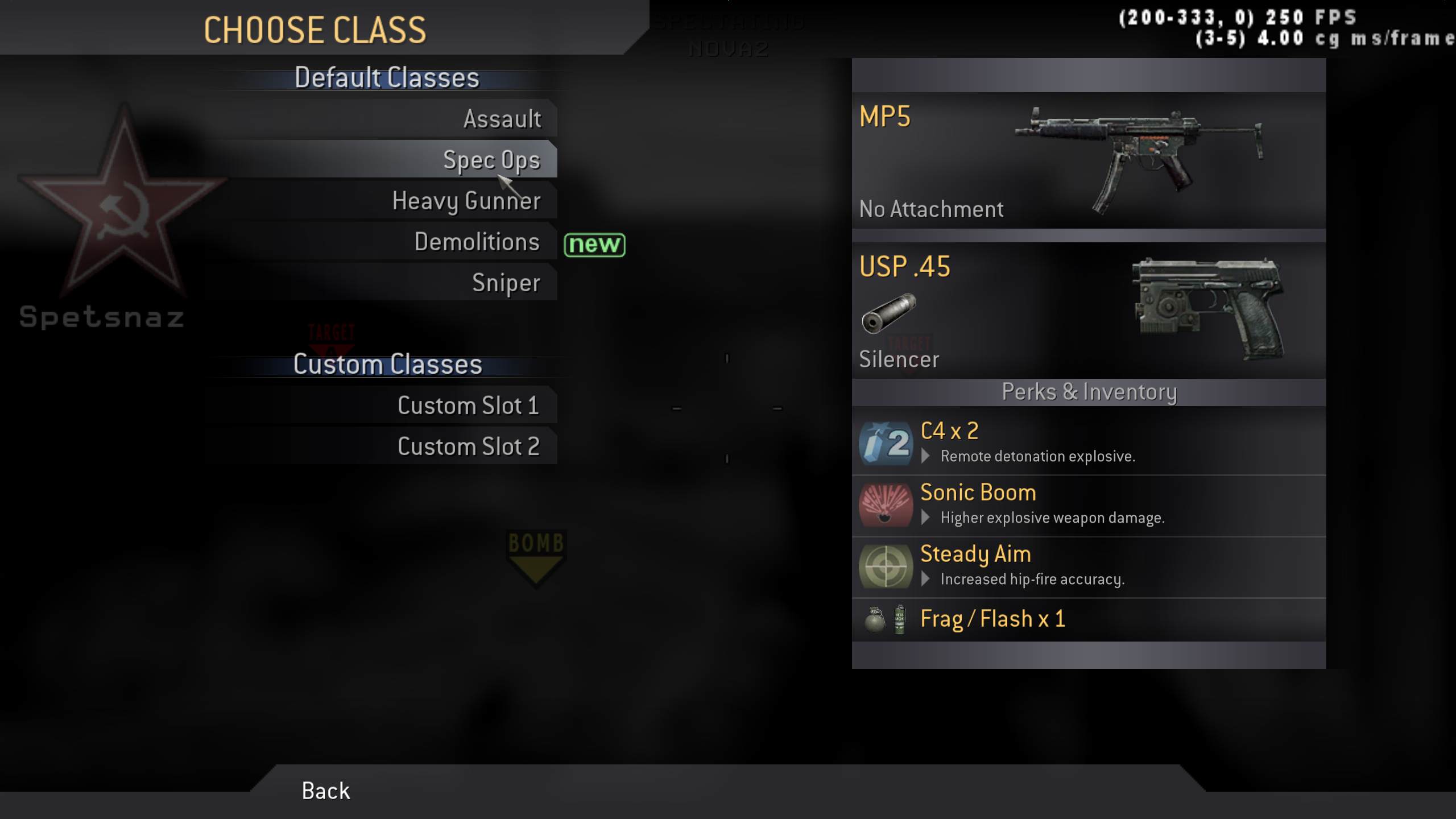Select the Steady Aim crosshair icon
Screen dimensions: 1456x819
(x=886, y=566)
